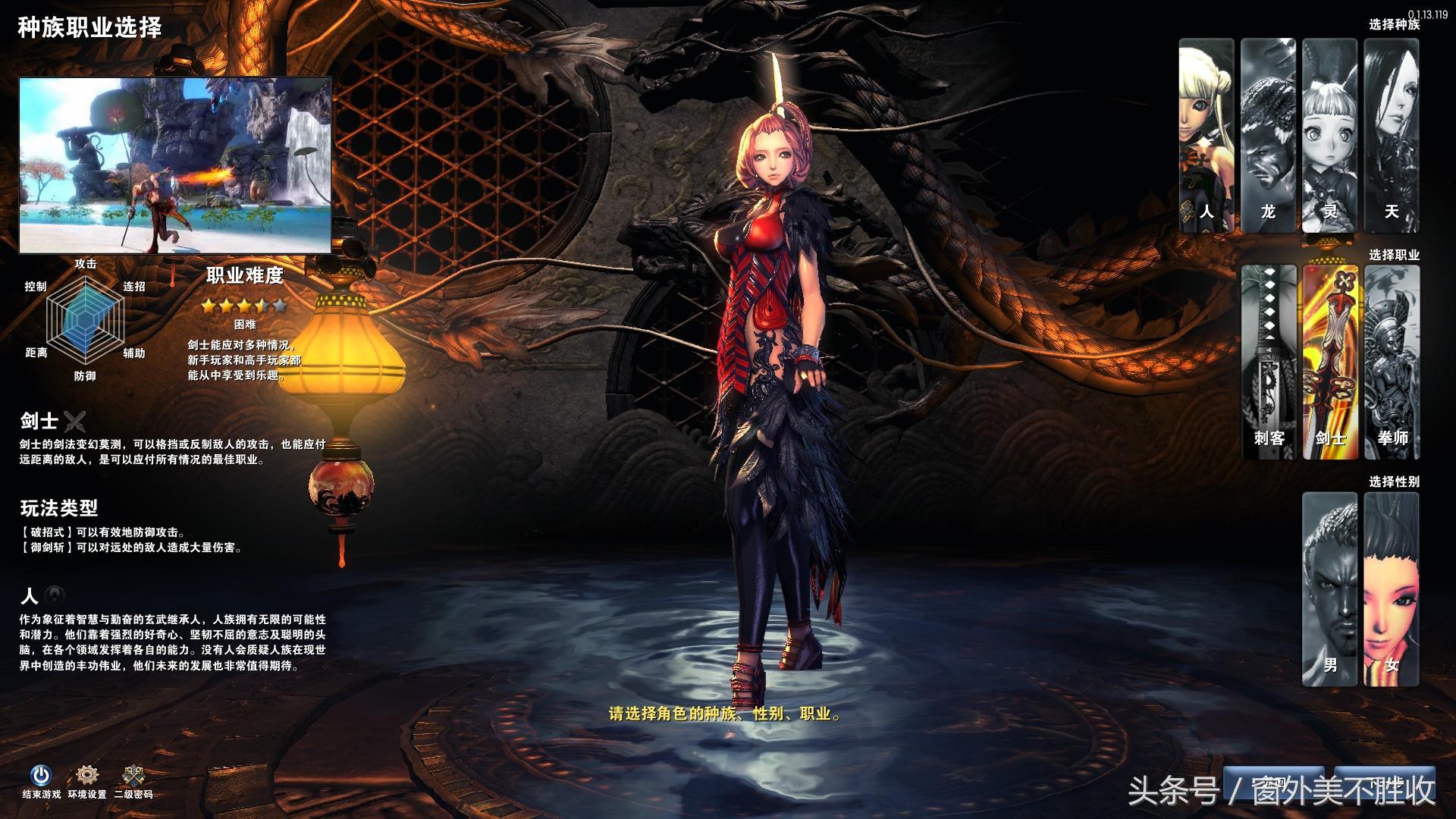The height and width of the screenshot is (819, 1456).
Task: Choose the 刺客 class tile
Action: [x=1268, y=362]
